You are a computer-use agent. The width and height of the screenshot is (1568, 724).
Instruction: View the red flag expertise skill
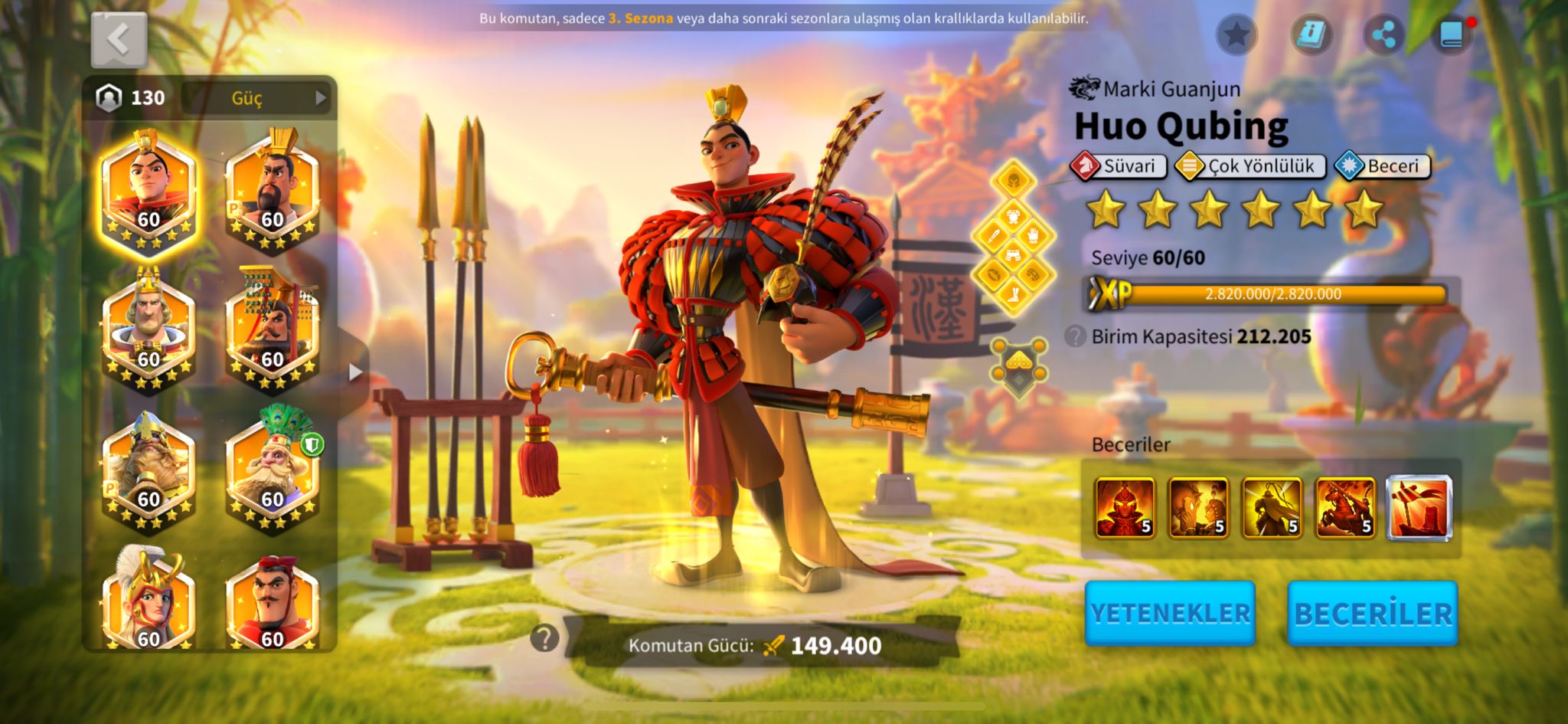click(1419, 508)
